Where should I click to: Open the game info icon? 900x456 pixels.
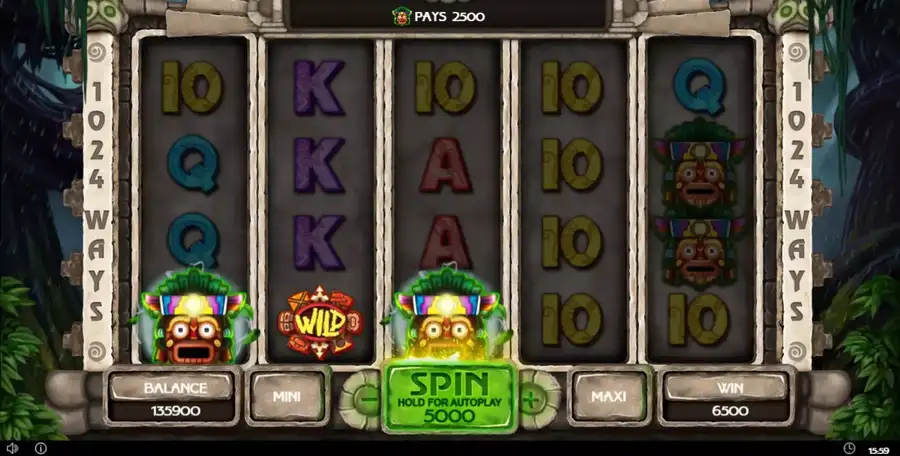[x=41, y=448]
